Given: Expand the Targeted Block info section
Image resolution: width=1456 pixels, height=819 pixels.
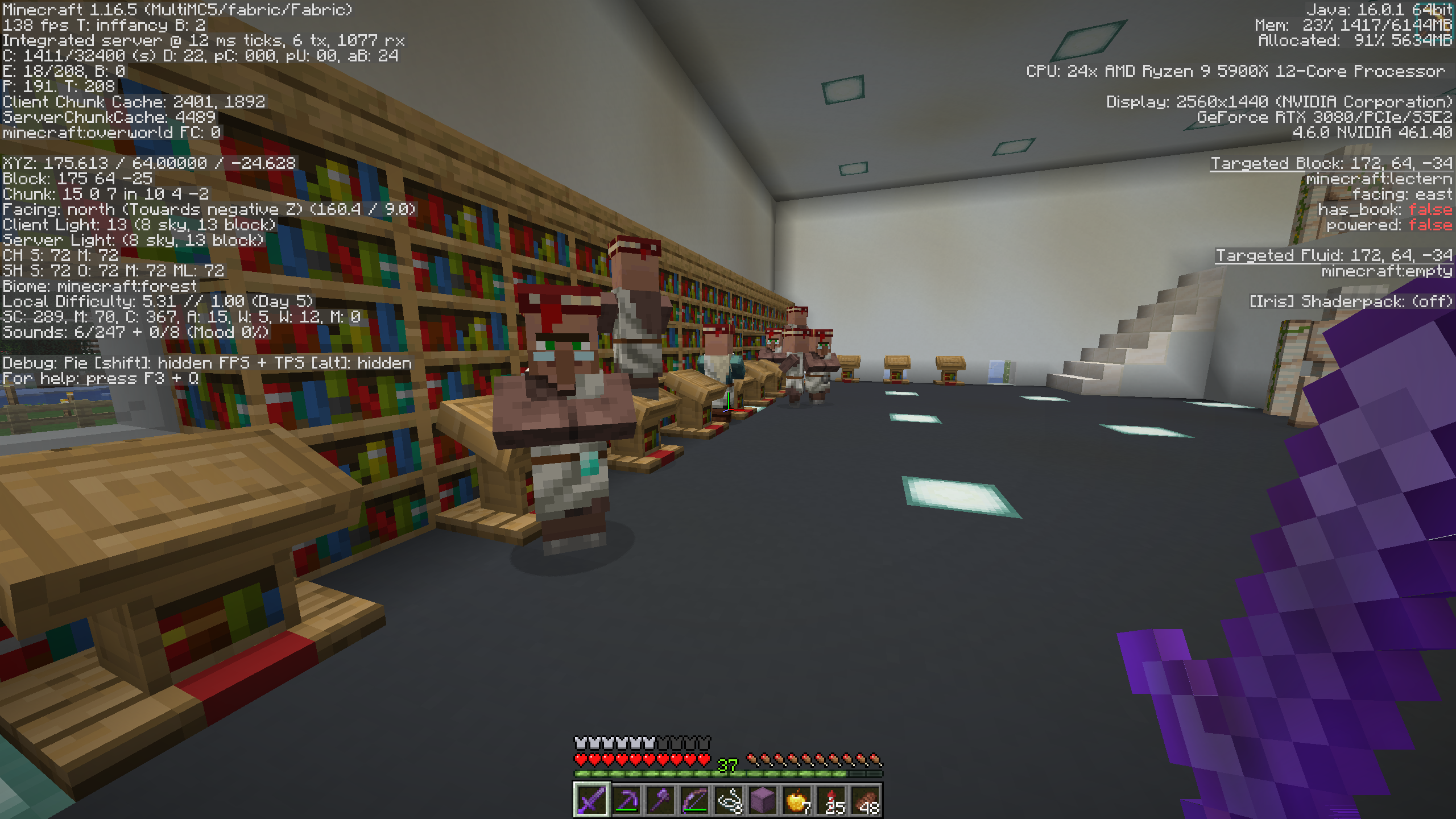Looking at the screenshot, I should (x=1331, y=163).
